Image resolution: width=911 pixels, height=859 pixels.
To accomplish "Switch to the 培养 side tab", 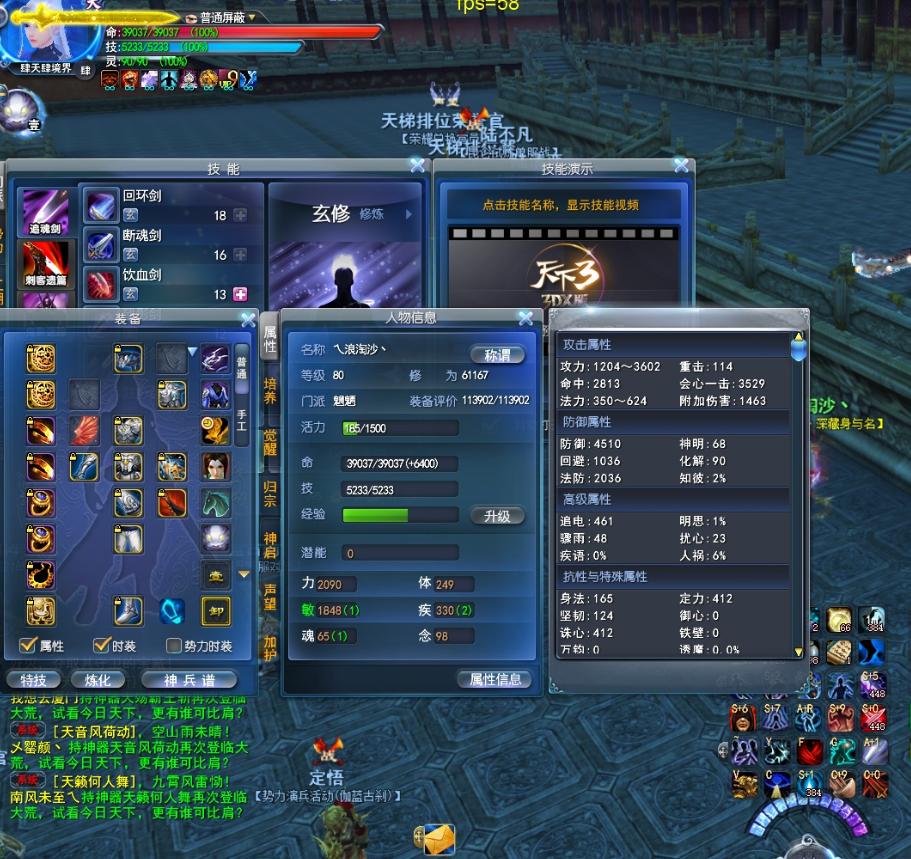I will pyautogui.click(x=270, y=390).
